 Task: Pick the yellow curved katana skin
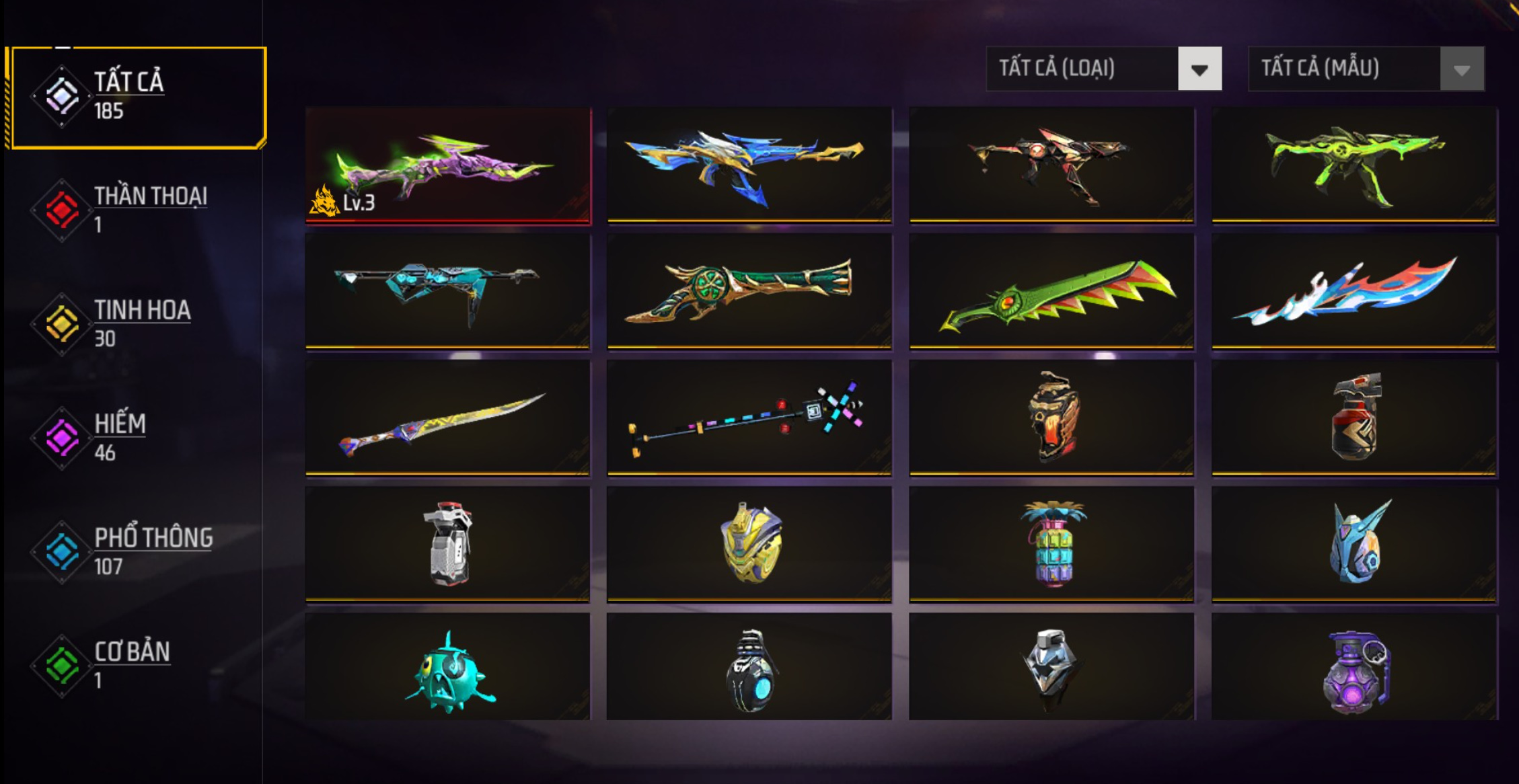(448, 418)
